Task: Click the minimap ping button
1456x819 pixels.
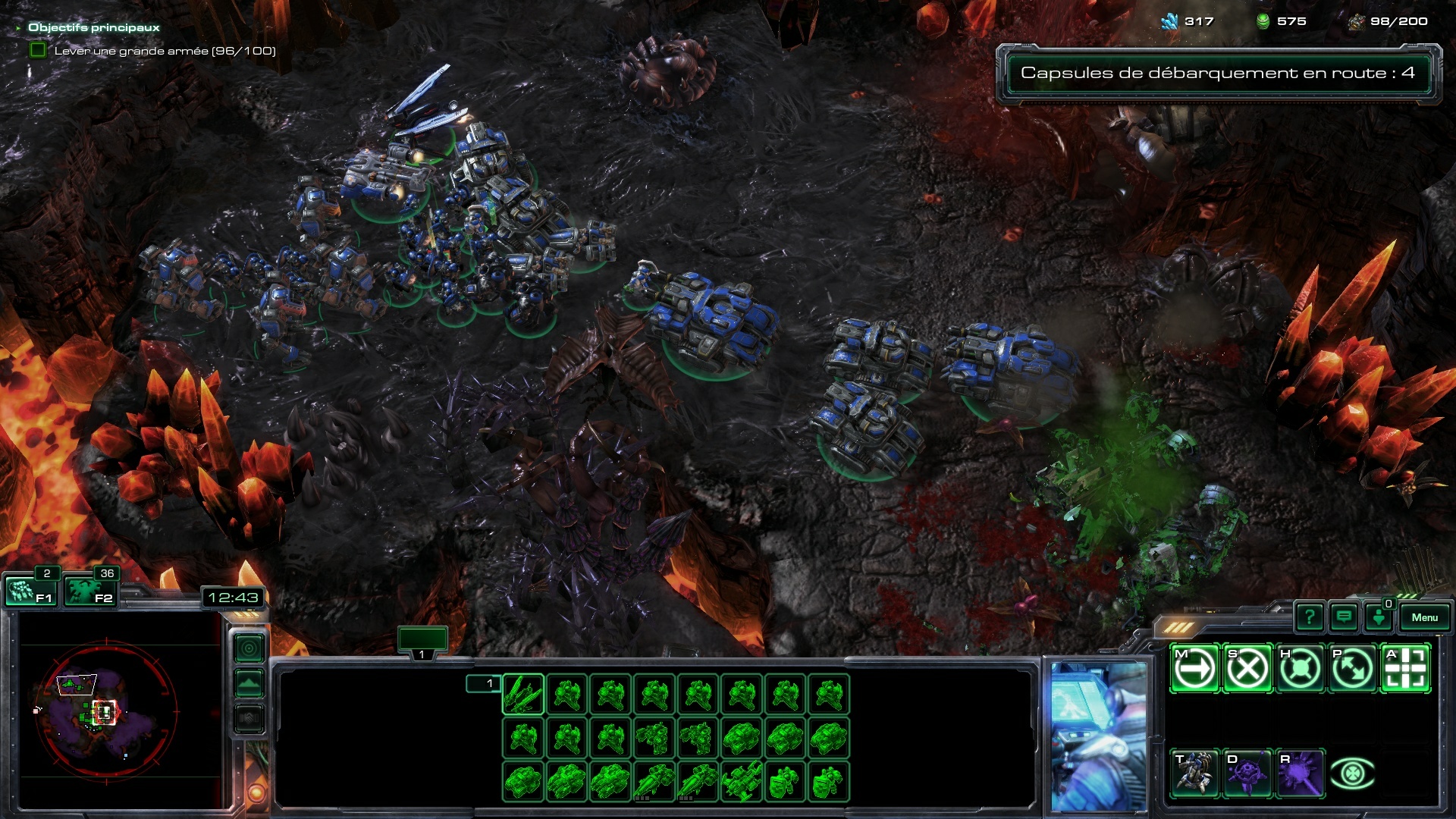Action: 249,648
